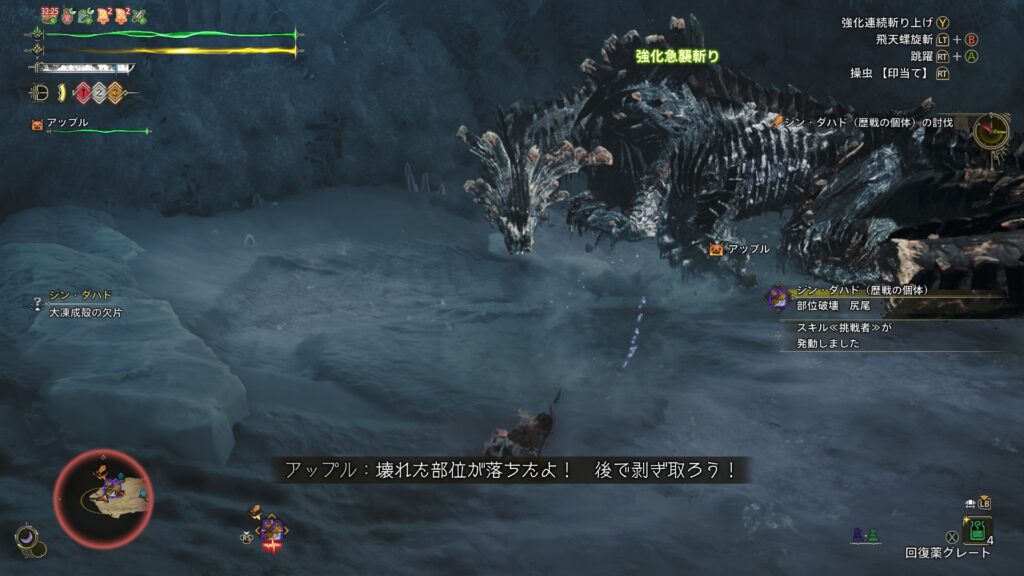Click the weapon sharpness gauge
1024x576 pixels.
click(83, 68)
